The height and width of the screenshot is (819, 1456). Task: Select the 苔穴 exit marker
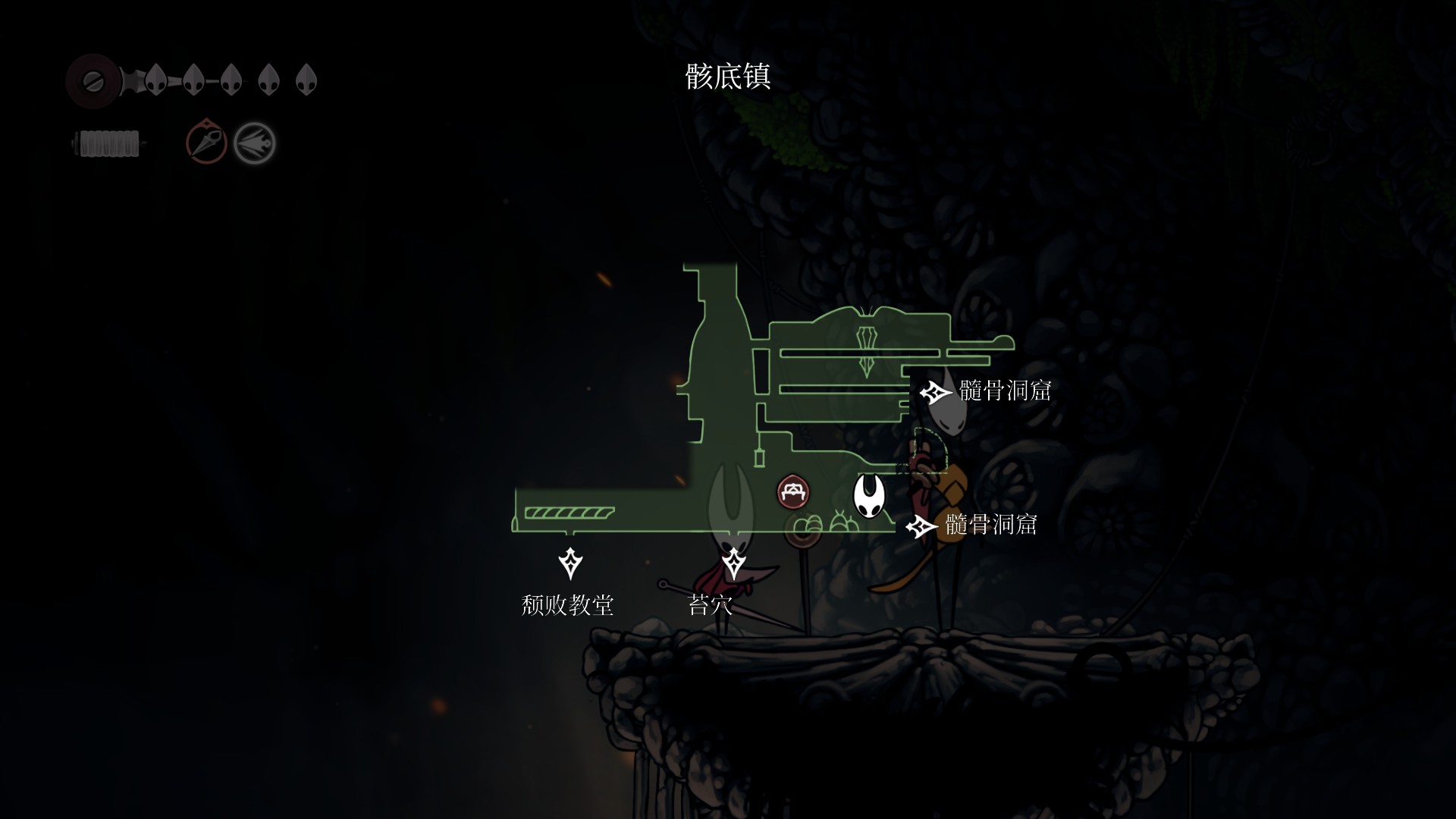click(733, 563)
